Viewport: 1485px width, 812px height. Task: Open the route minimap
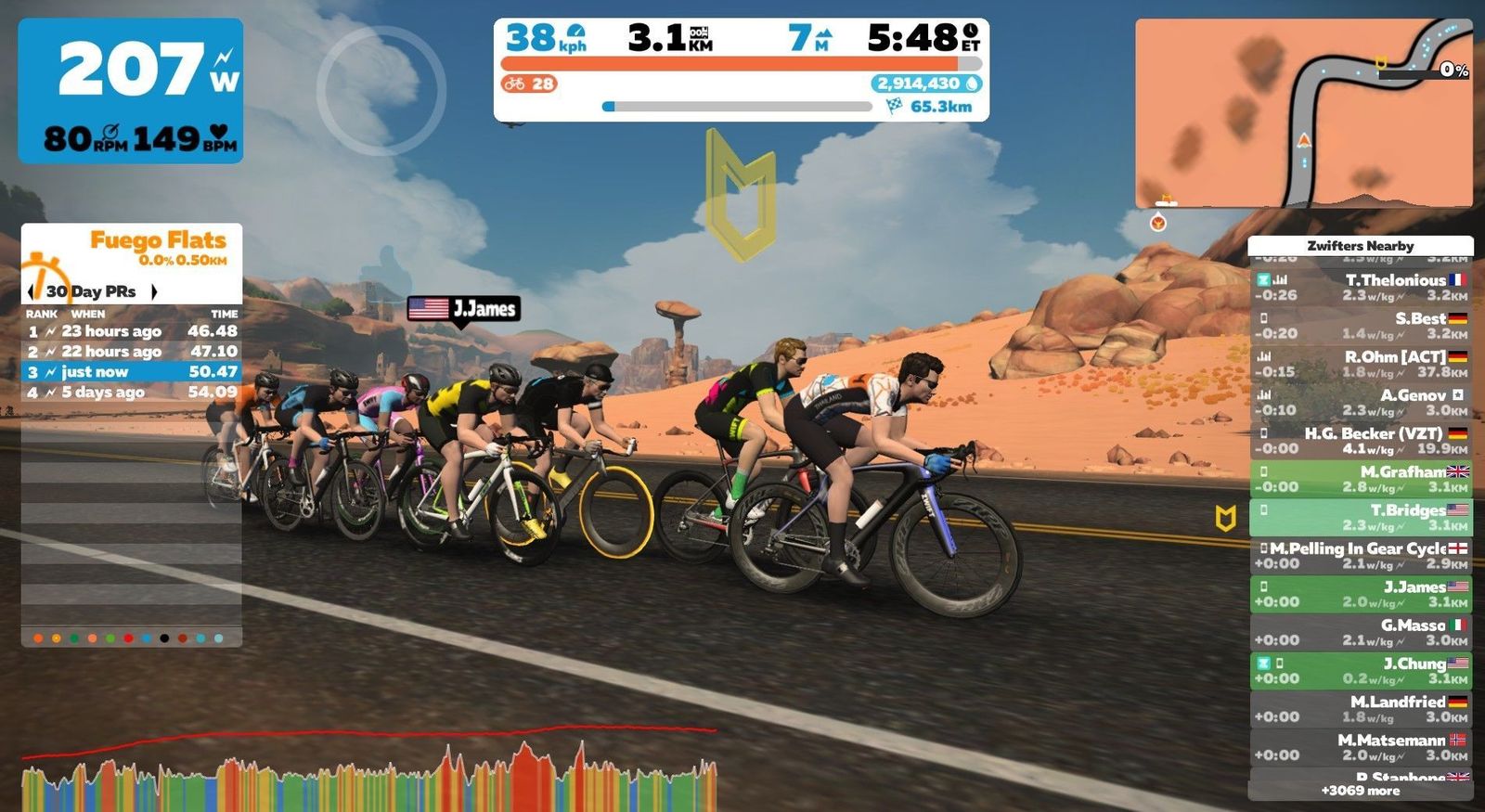pyautogui.click(x=1303, y=113)
